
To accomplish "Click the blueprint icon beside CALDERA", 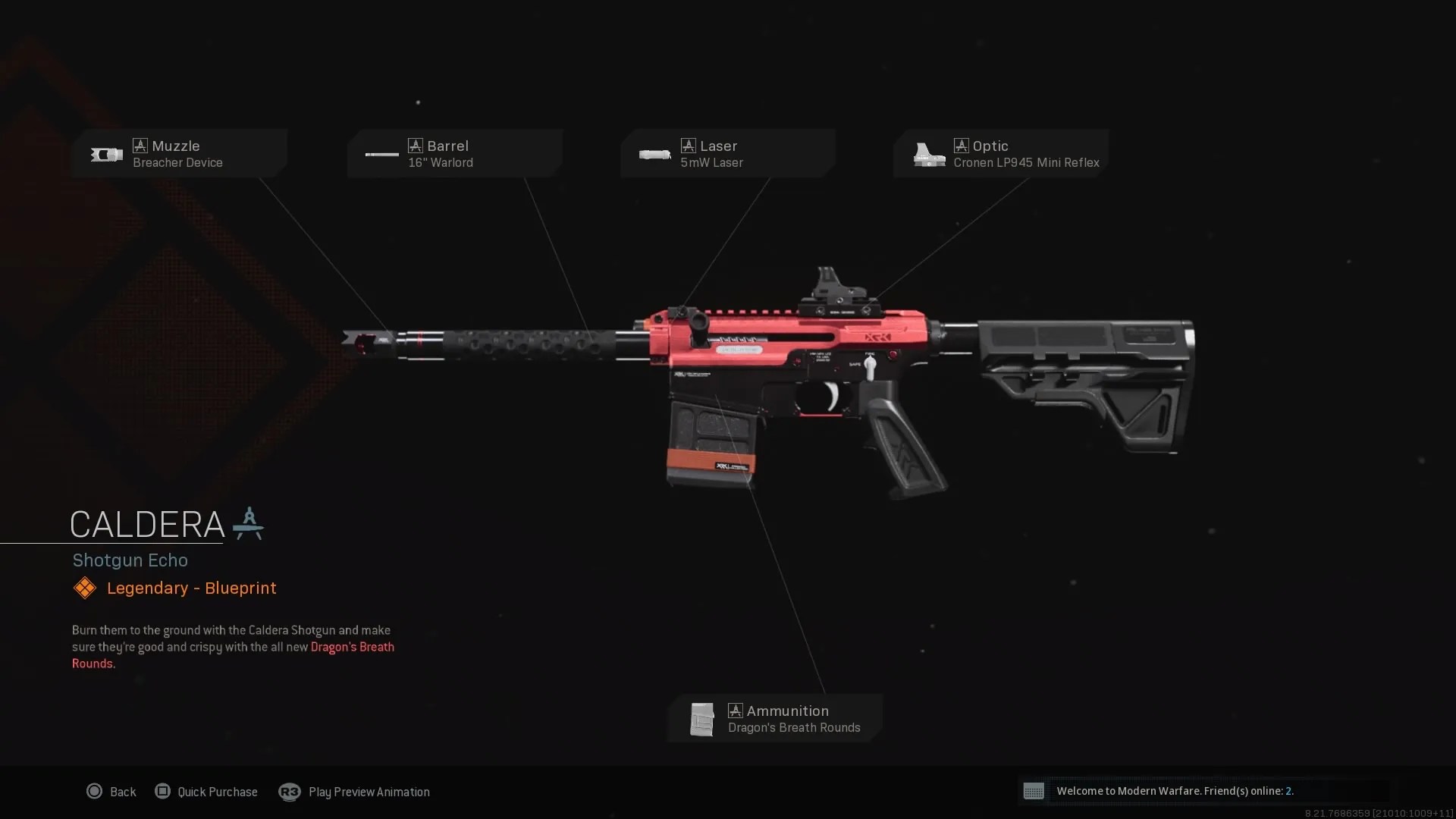I will coord(250,523).
